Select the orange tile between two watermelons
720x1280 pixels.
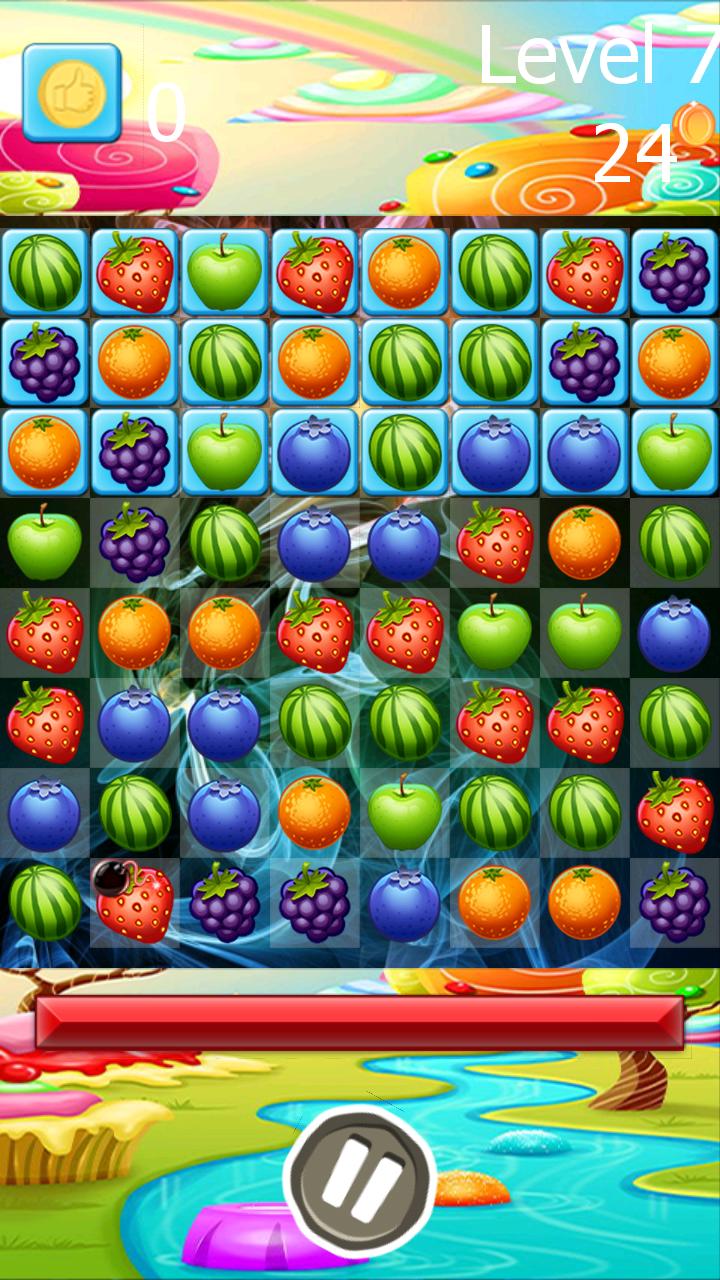pyautogui.click(x=315, y=362)
